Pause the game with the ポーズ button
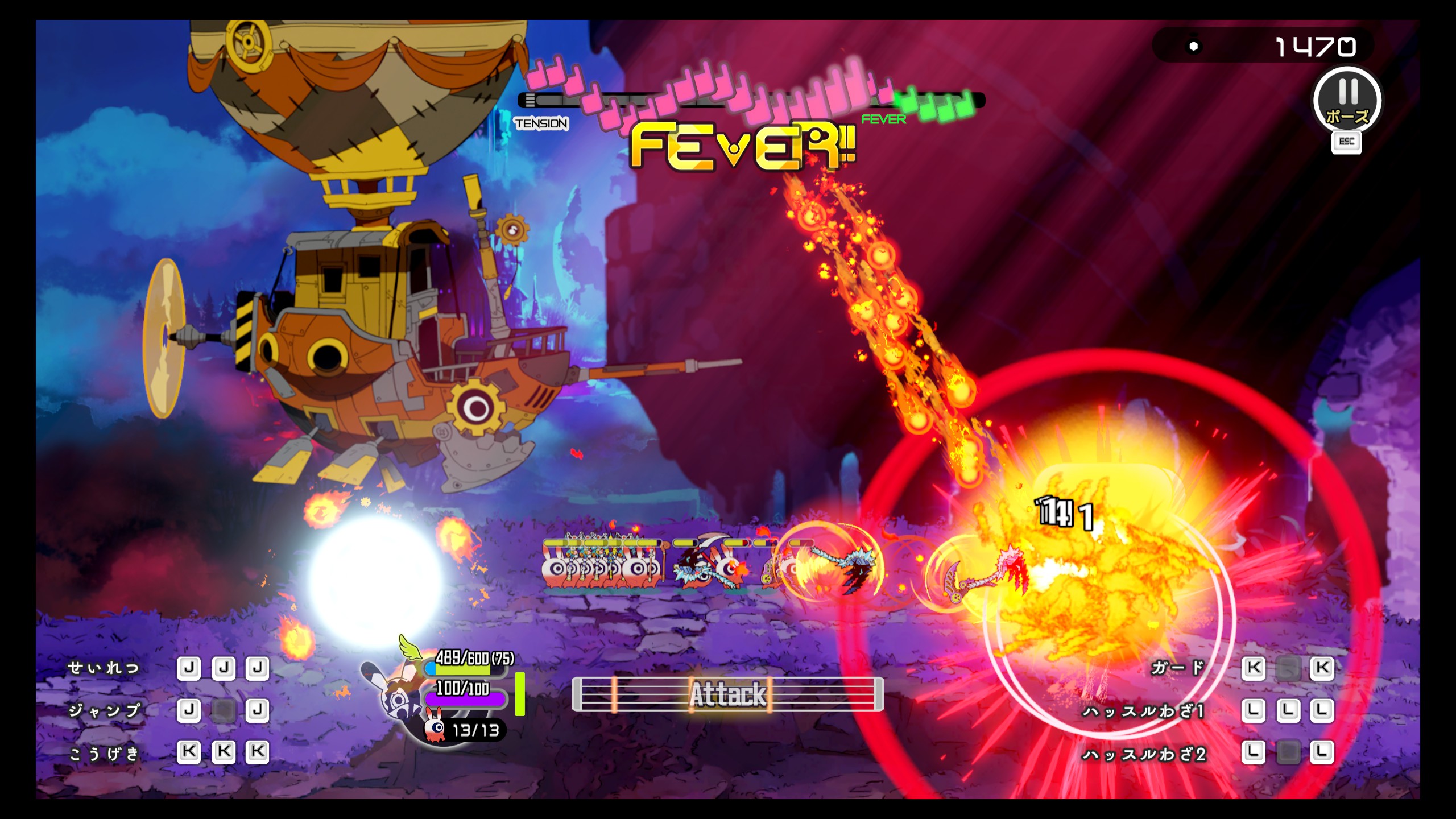Screen dimensions: 1456x819 pyautogui.click(x=1347, y=101)
